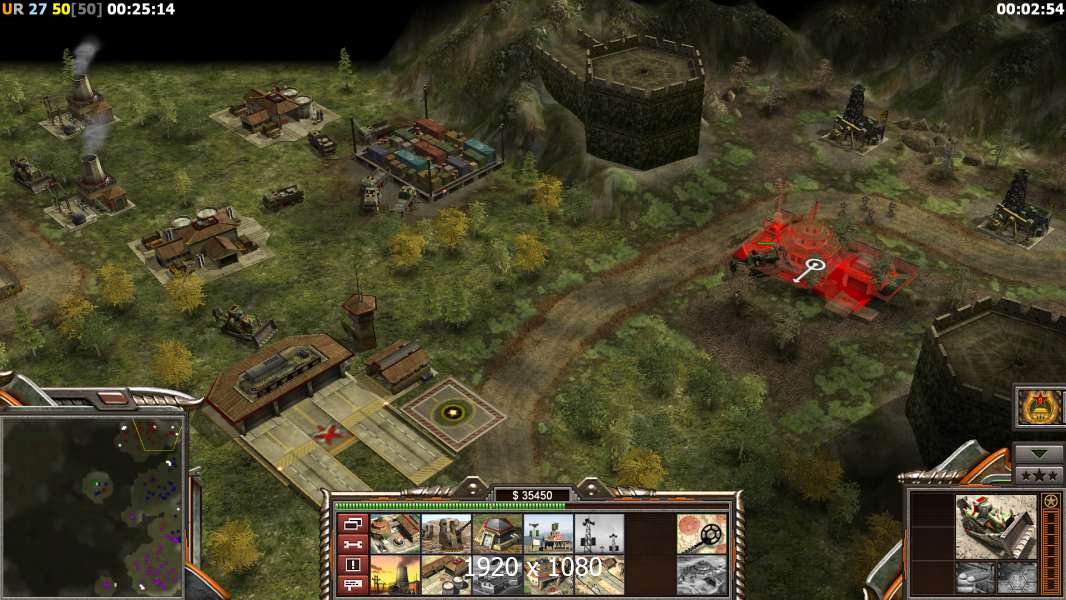1066x600 pixels.
Task: Open the overlapping windows button
Action: point(353,524)
